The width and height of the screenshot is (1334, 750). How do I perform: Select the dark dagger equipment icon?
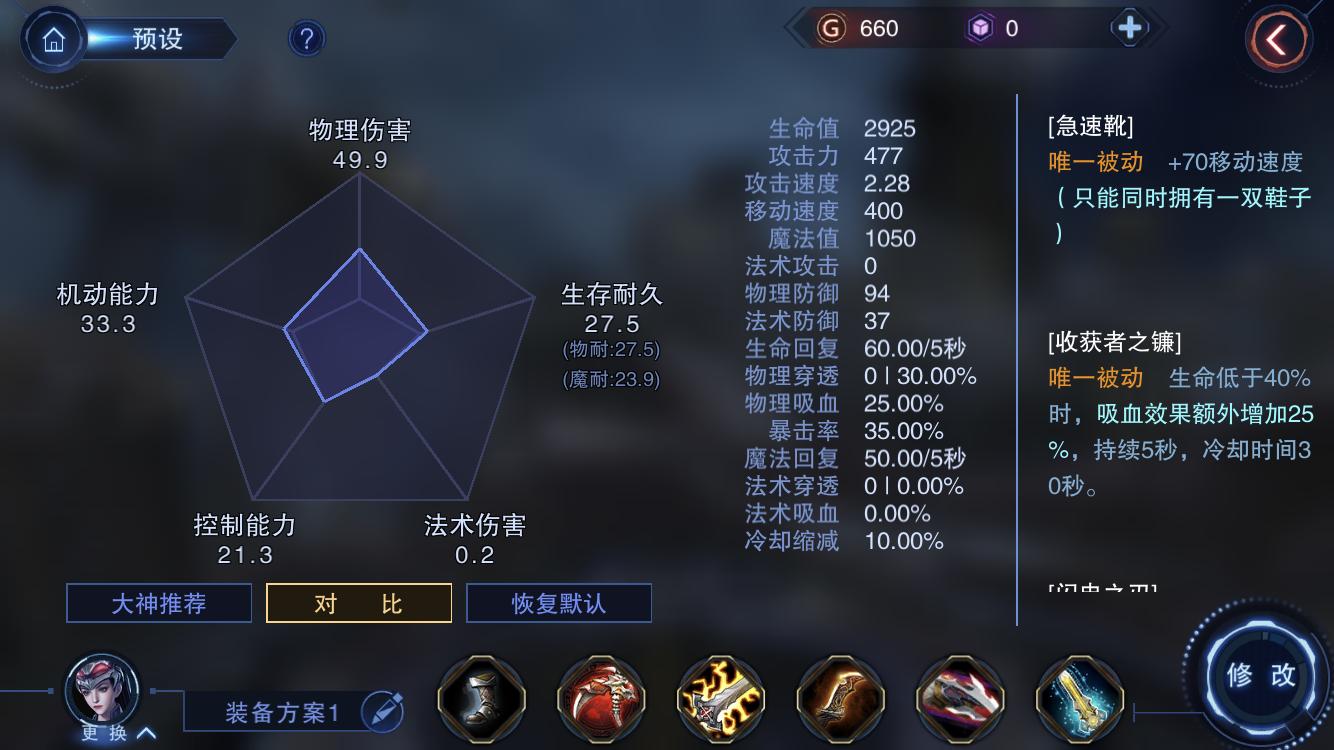coord(840,700)
